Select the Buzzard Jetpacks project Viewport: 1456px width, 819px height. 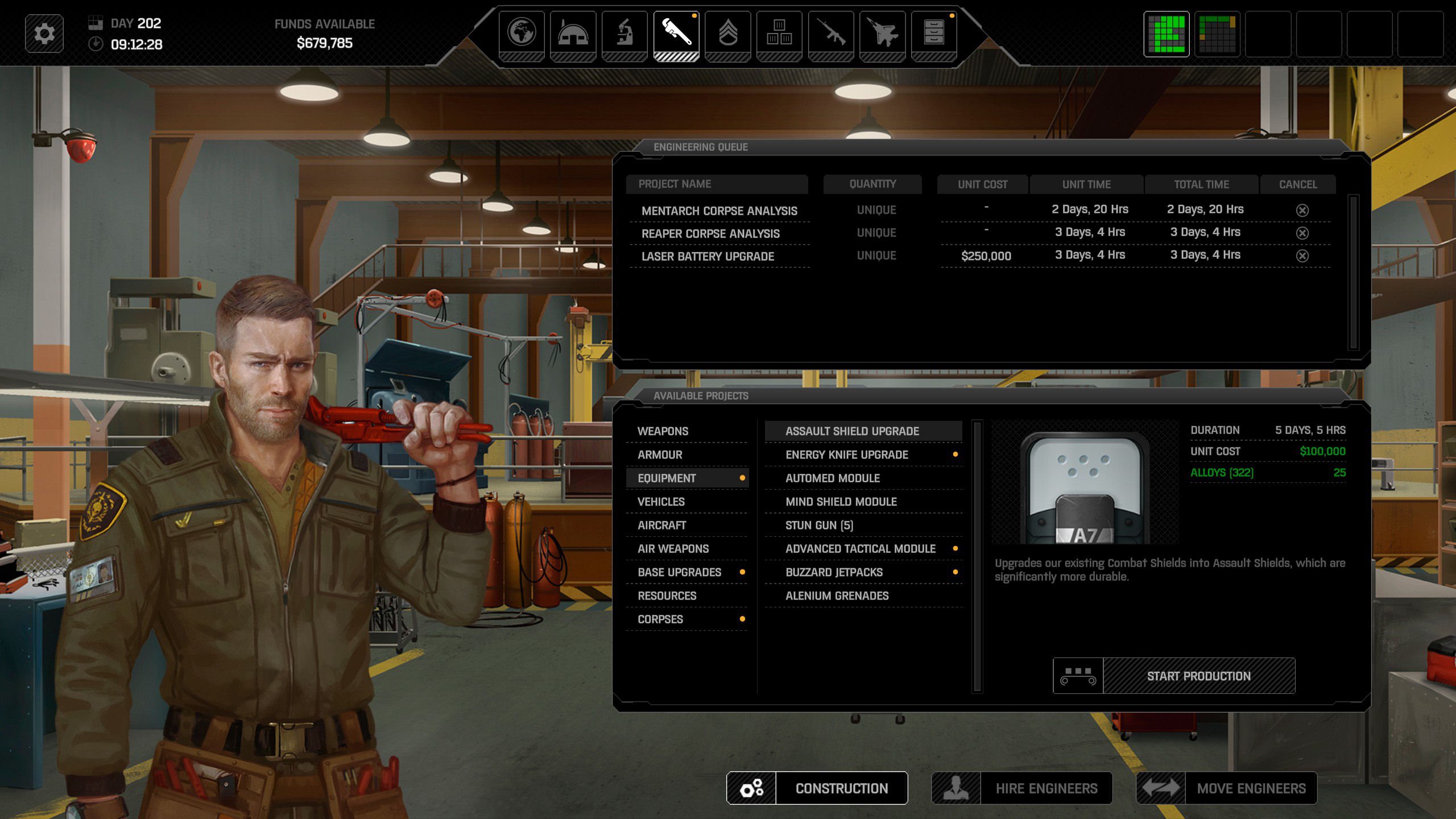coord(834,572)
